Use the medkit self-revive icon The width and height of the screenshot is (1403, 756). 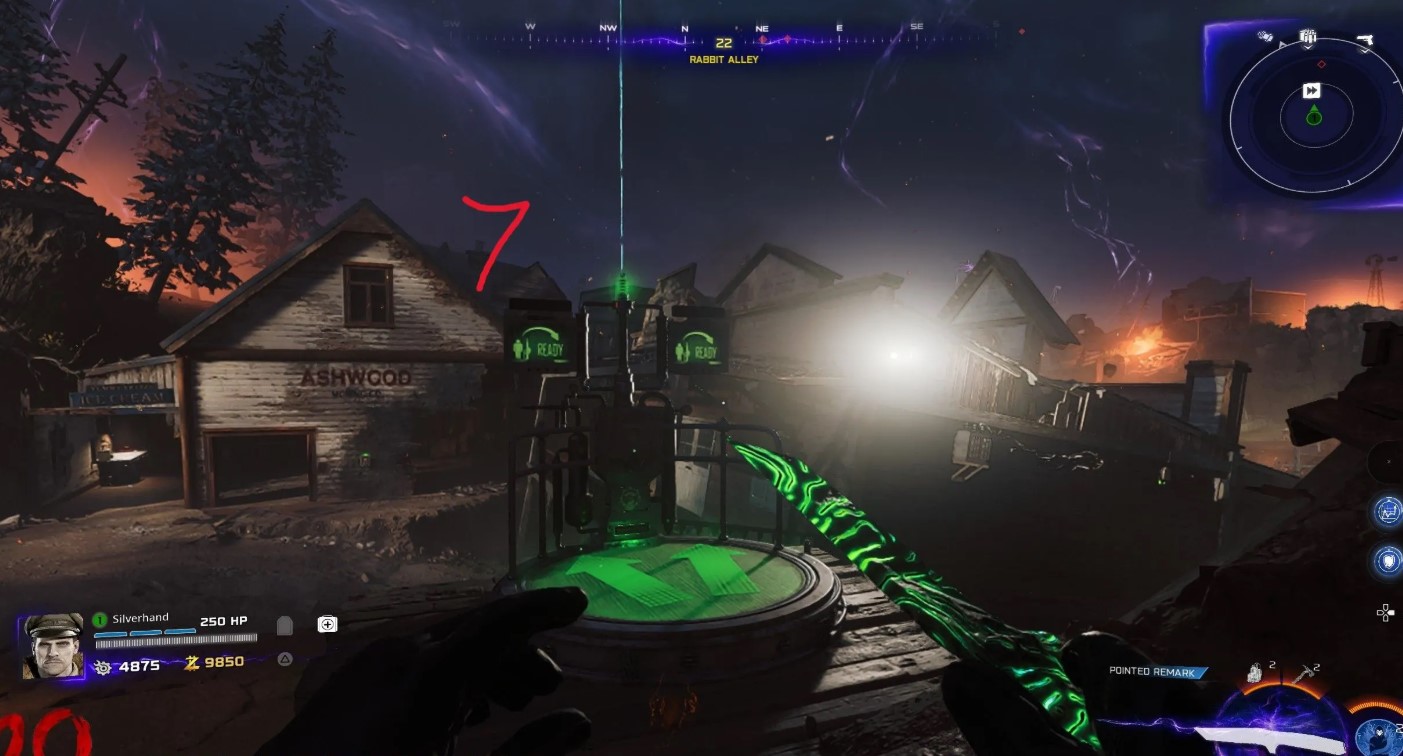[327, 624]
